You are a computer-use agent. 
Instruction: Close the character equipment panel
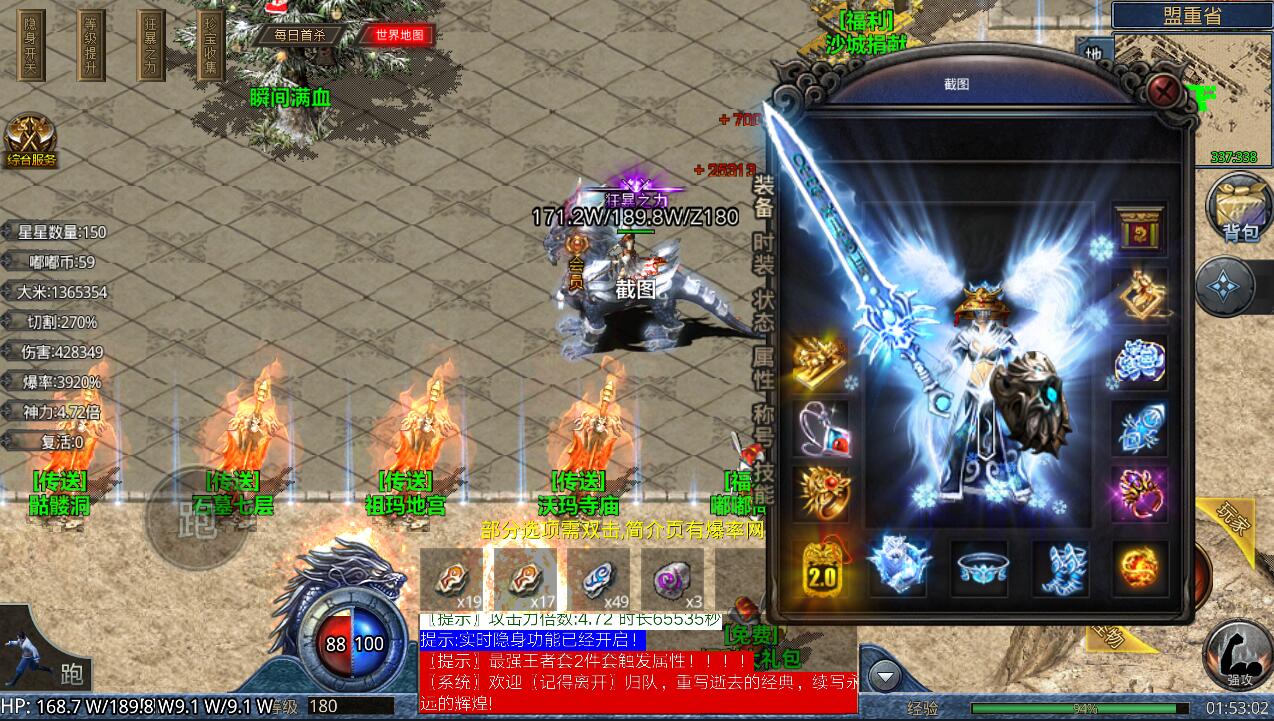tap(1162, 92)
